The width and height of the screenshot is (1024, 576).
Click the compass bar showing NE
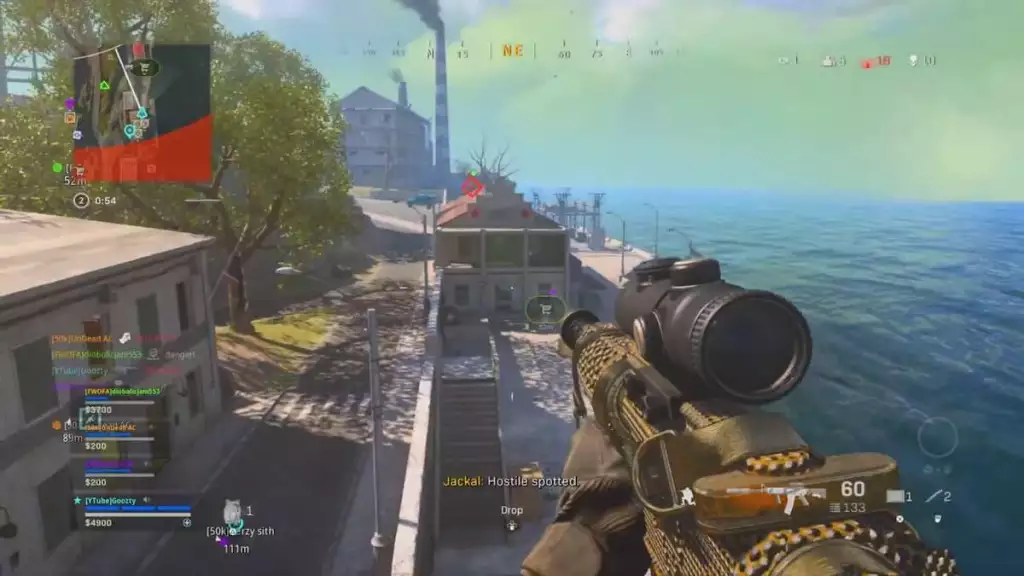click(x=512, y=50)
